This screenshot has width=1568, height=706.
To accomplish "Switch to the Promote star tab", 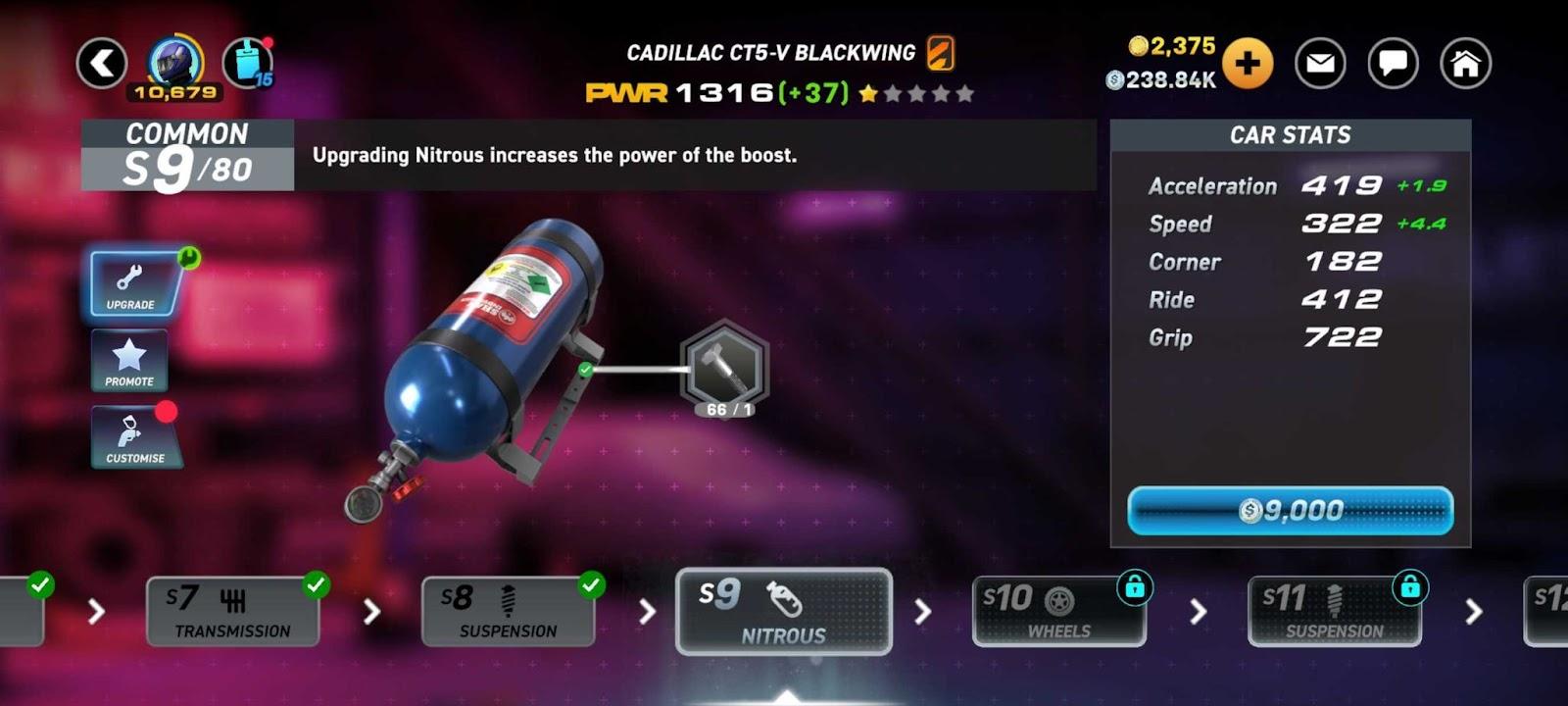I will tap(129, 361).
